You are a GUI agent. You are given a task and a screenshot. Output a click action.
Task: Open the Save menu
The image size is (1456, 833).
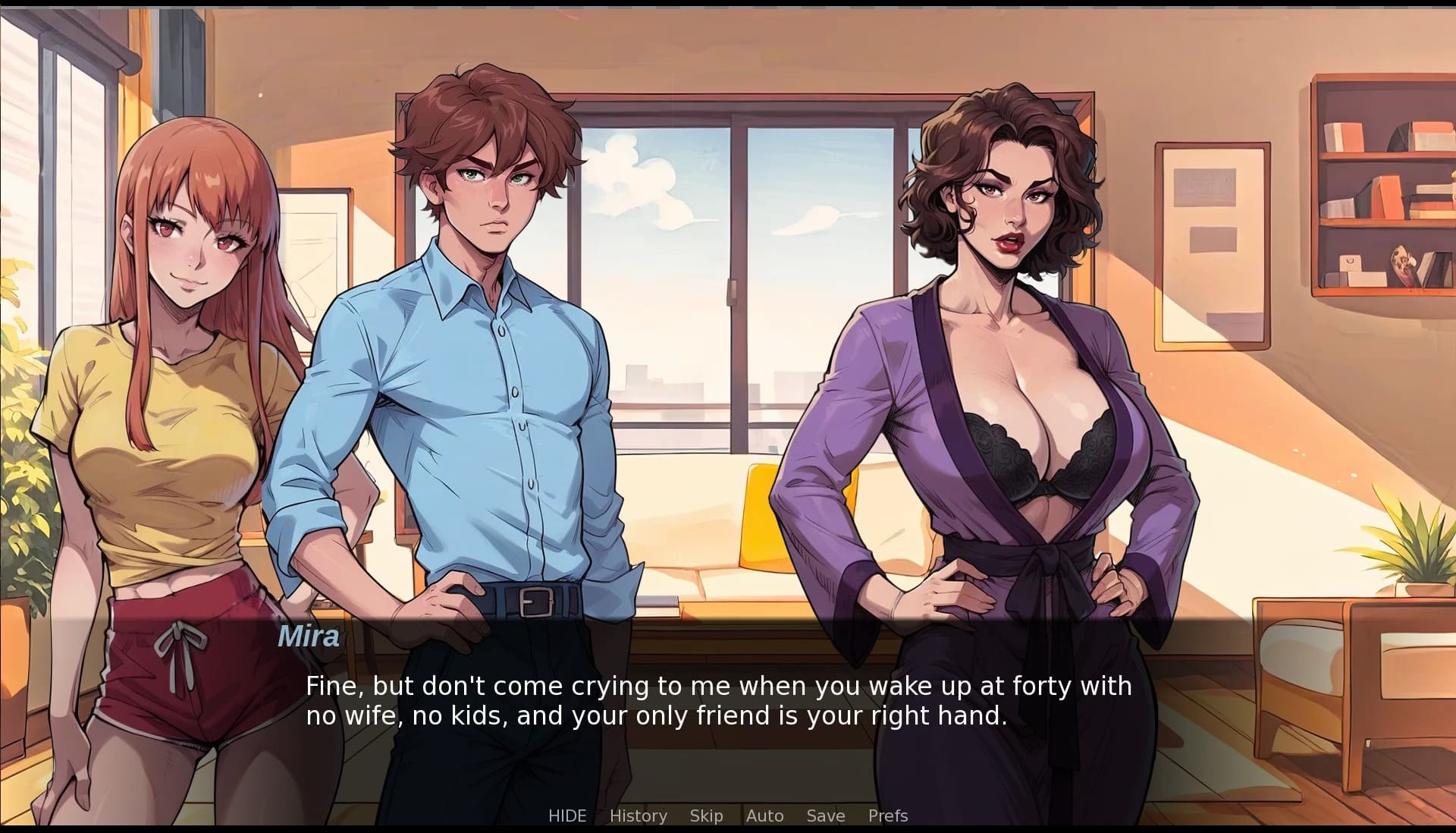tap(825, 816)
